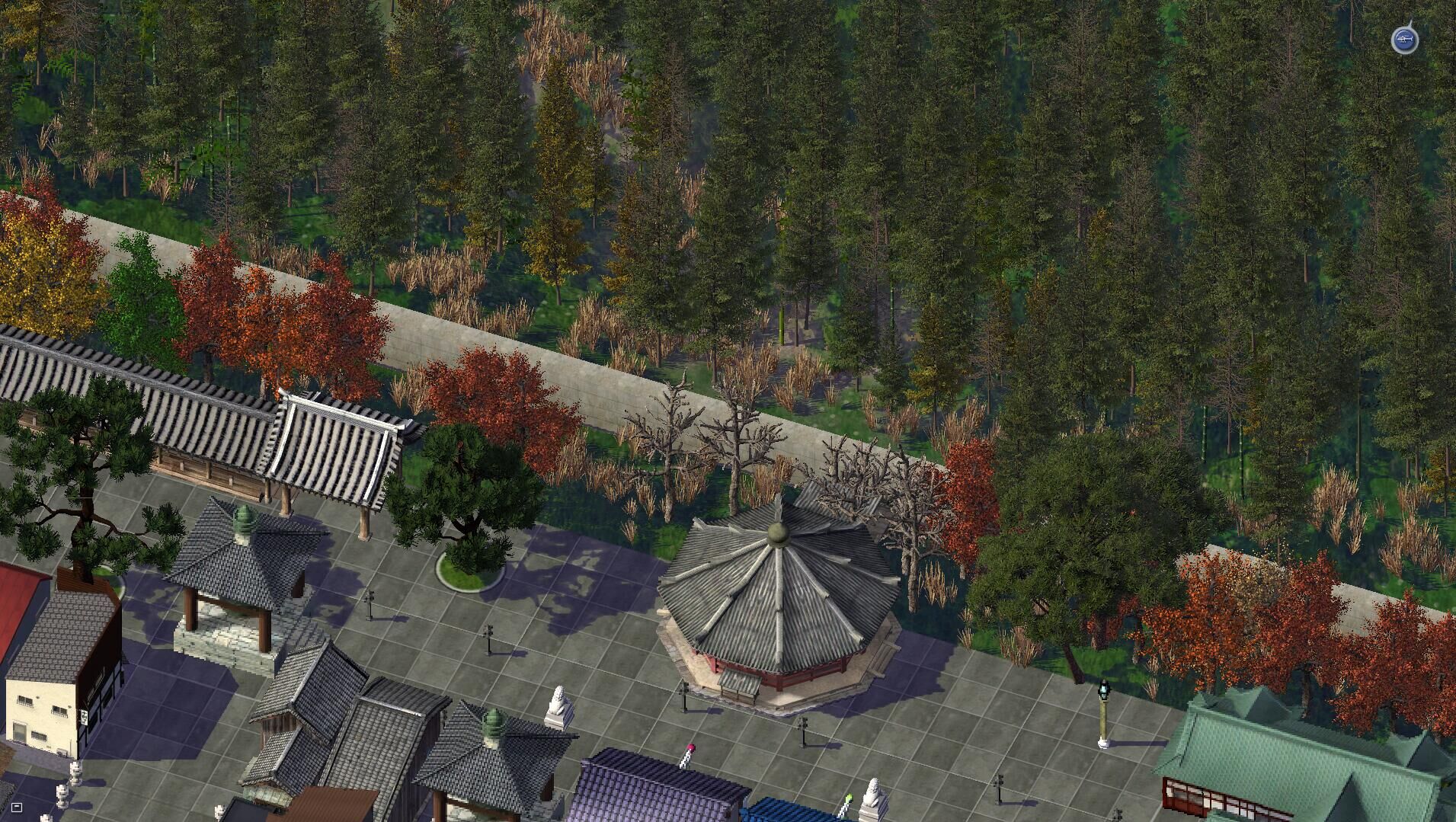Click the blue helicopter icon

[1404, 40]
